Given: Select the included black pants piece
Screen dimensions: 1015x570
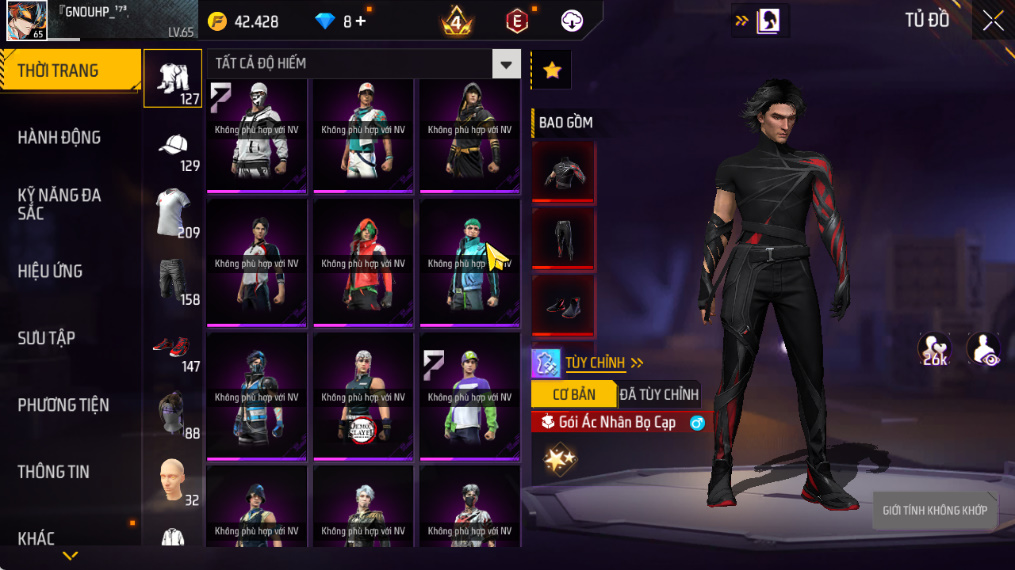Looking at the screenshot, I should tap(563, 238).
